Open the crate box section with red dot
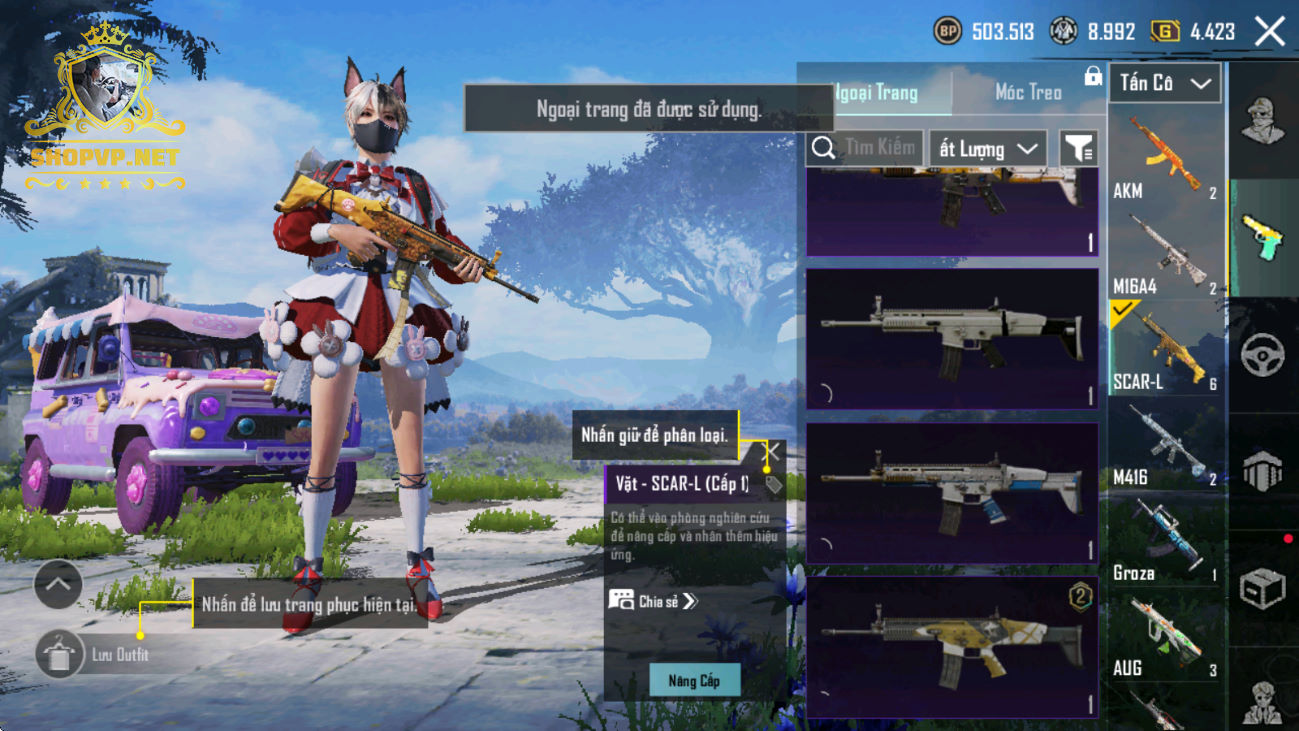Screen dimensions: 1299x731 1263,588
